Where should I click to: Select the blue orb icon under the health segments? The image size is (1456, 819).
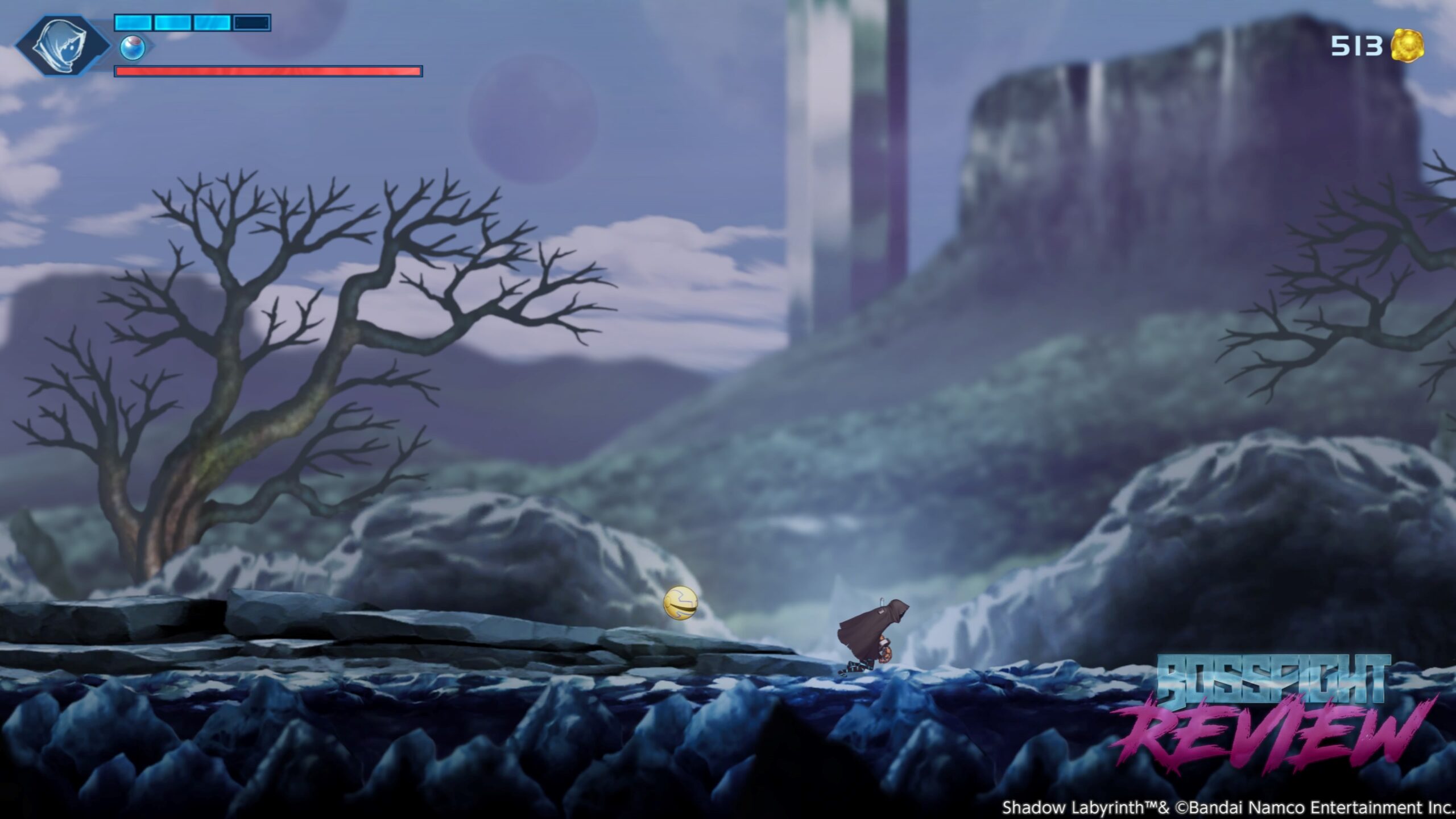(x=133, y=48)
